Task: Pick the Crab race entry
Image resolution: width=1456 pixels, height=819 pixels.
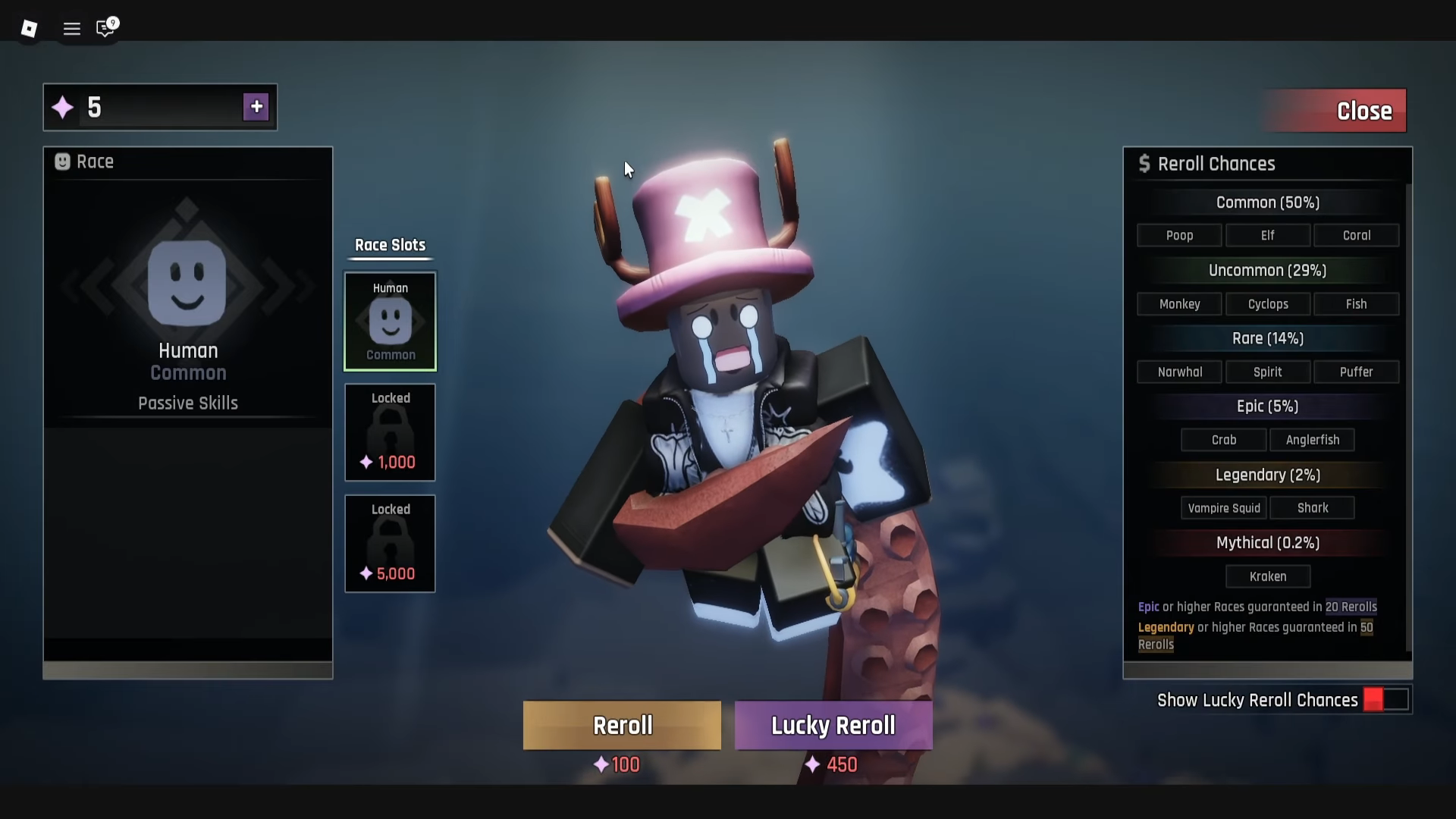Action: (x=1223, y=440)
